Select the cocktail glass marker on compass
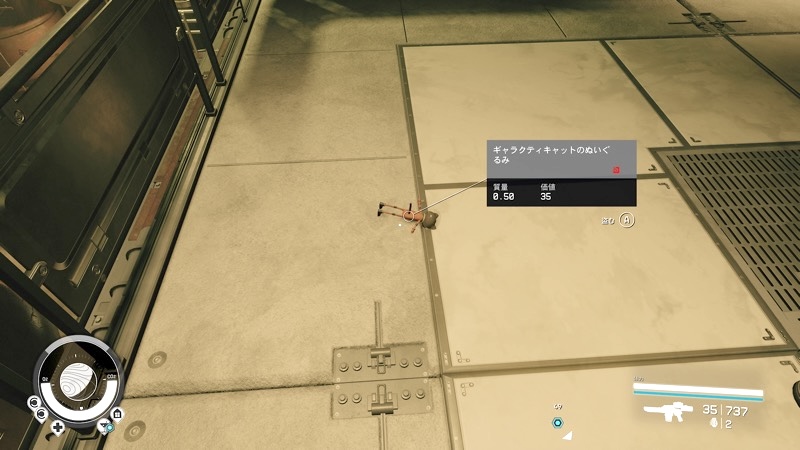 pyautogui.click(x=101, y=426)
